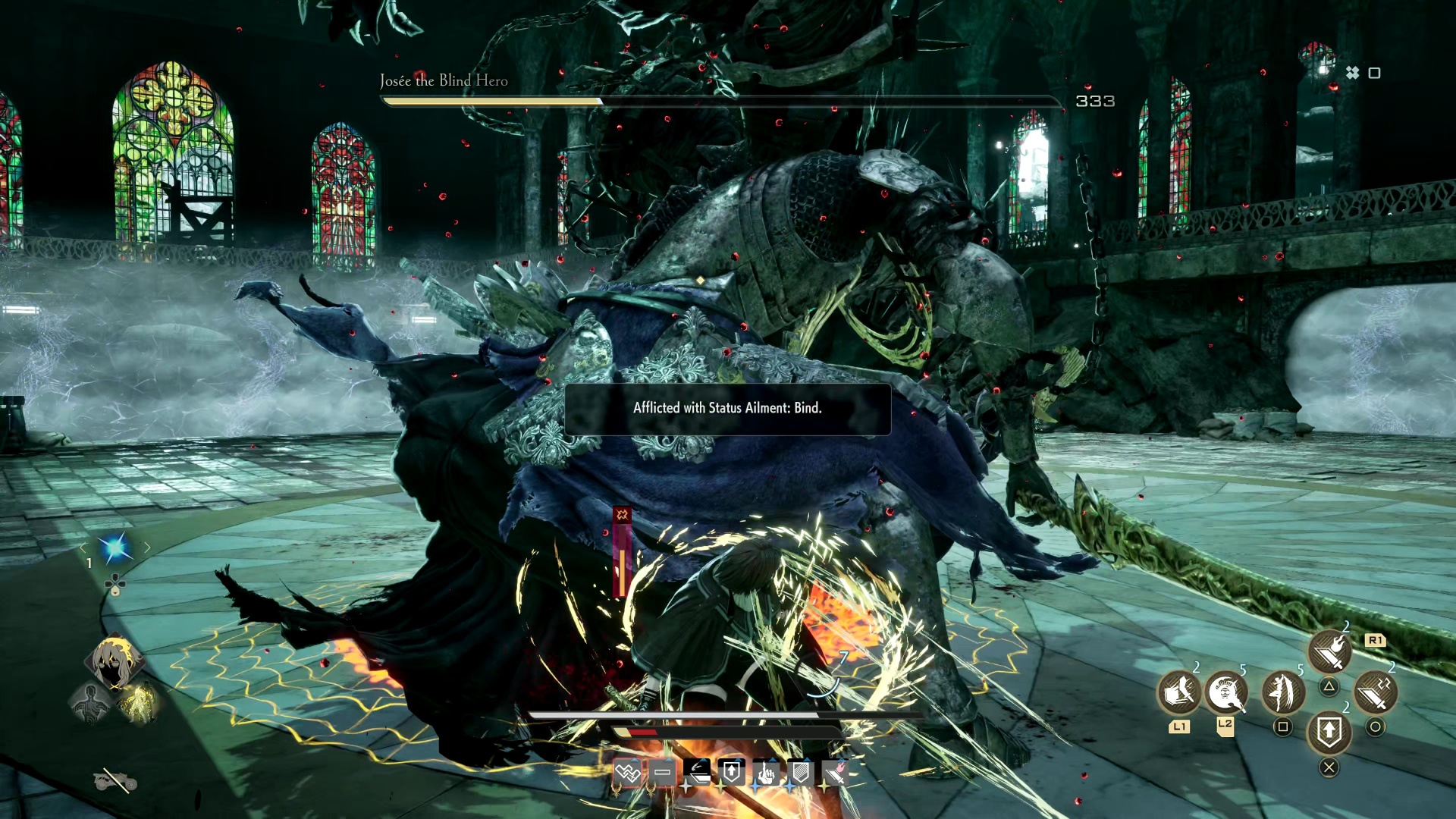
Task: Open the four-diamond capture overlay
Action: (x=1351, y=74)
